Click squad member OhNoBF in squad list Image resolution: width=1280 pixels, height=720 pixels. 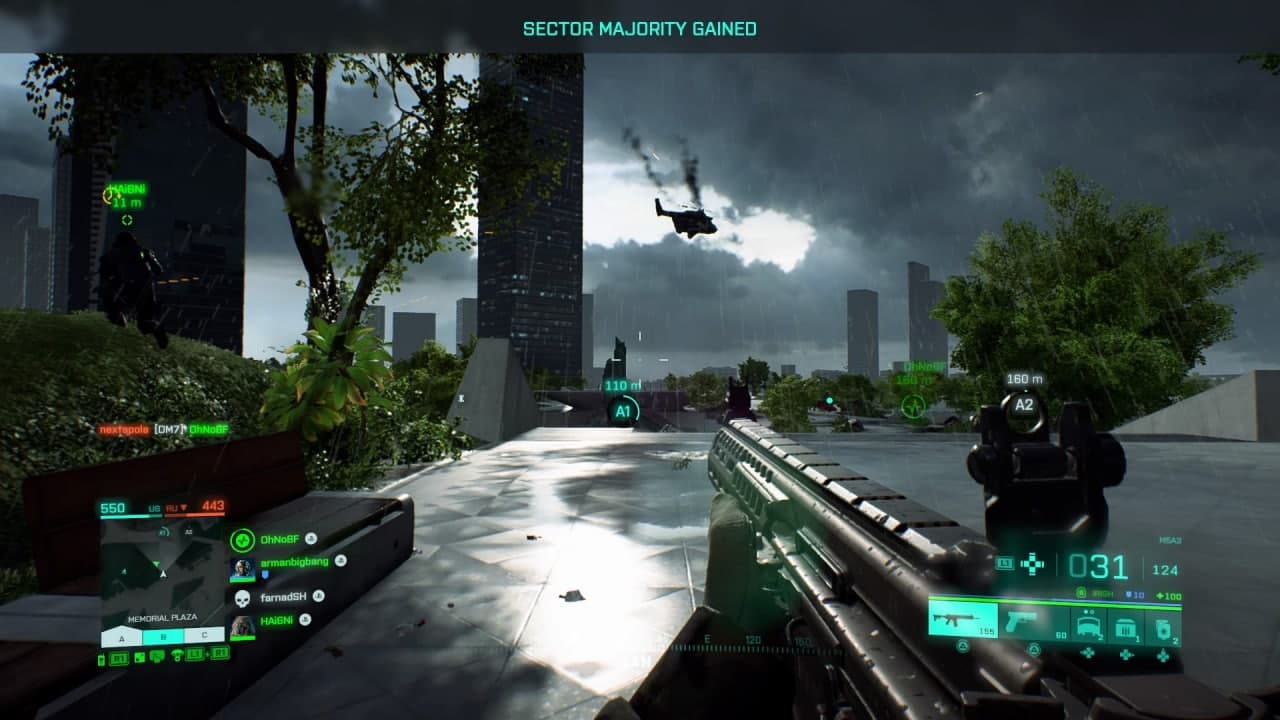pyautogui.click(x=279, y=540)
